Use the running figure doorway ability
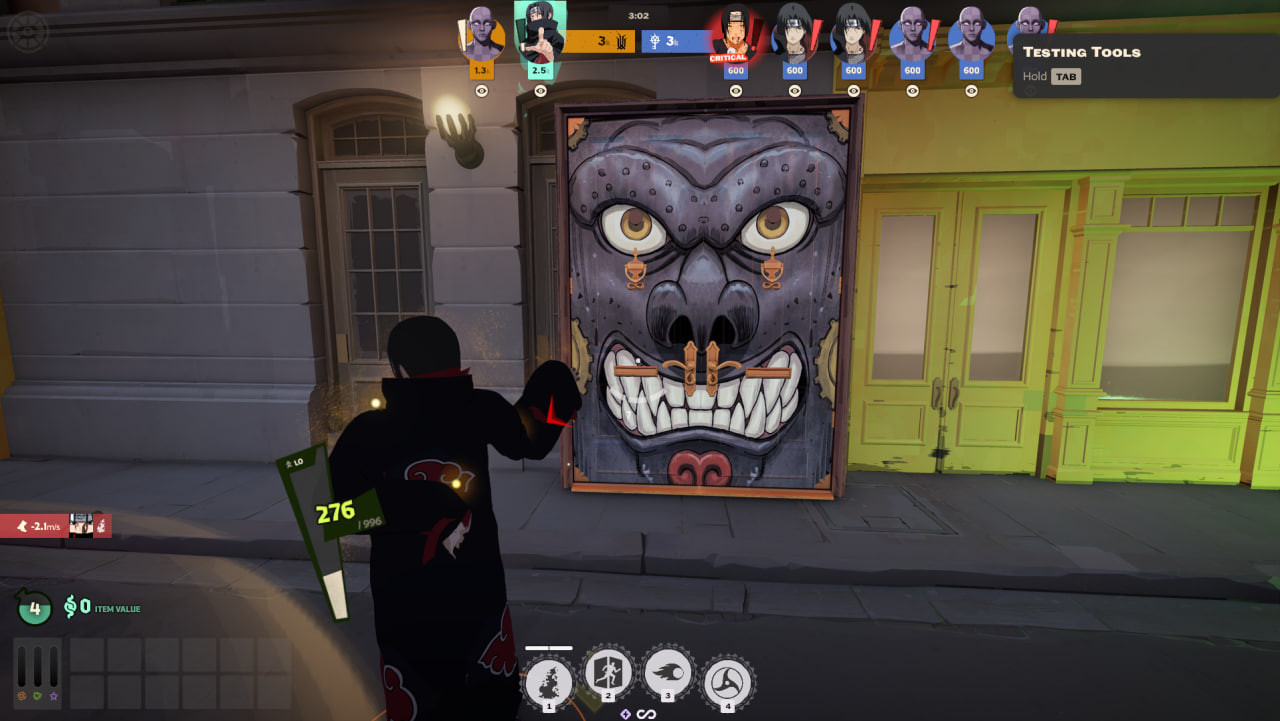The height and width of the screenshot is (721, 1280). click(607, 678)
